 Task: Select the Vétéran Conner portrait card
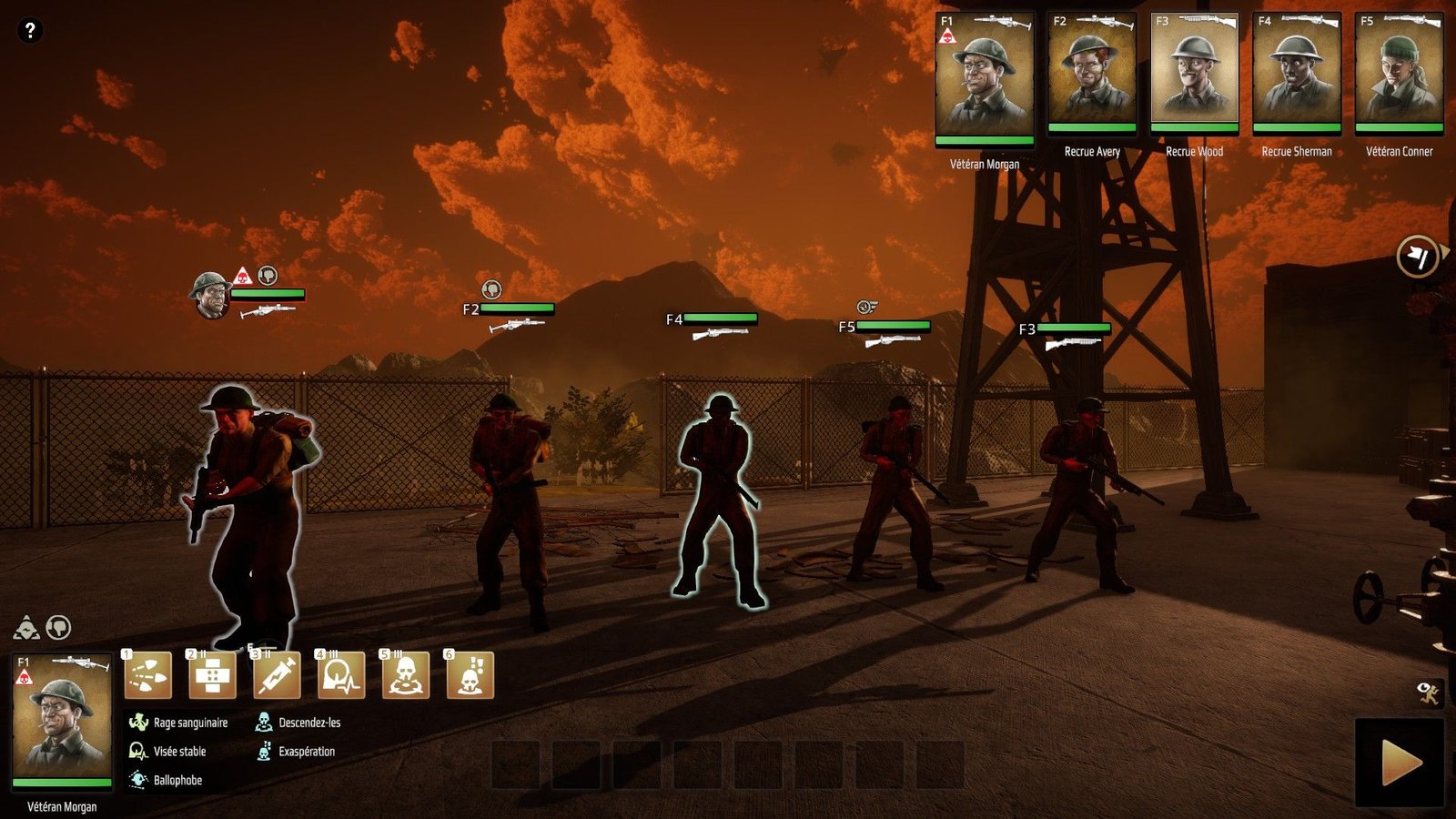[x=1399, y=73]
